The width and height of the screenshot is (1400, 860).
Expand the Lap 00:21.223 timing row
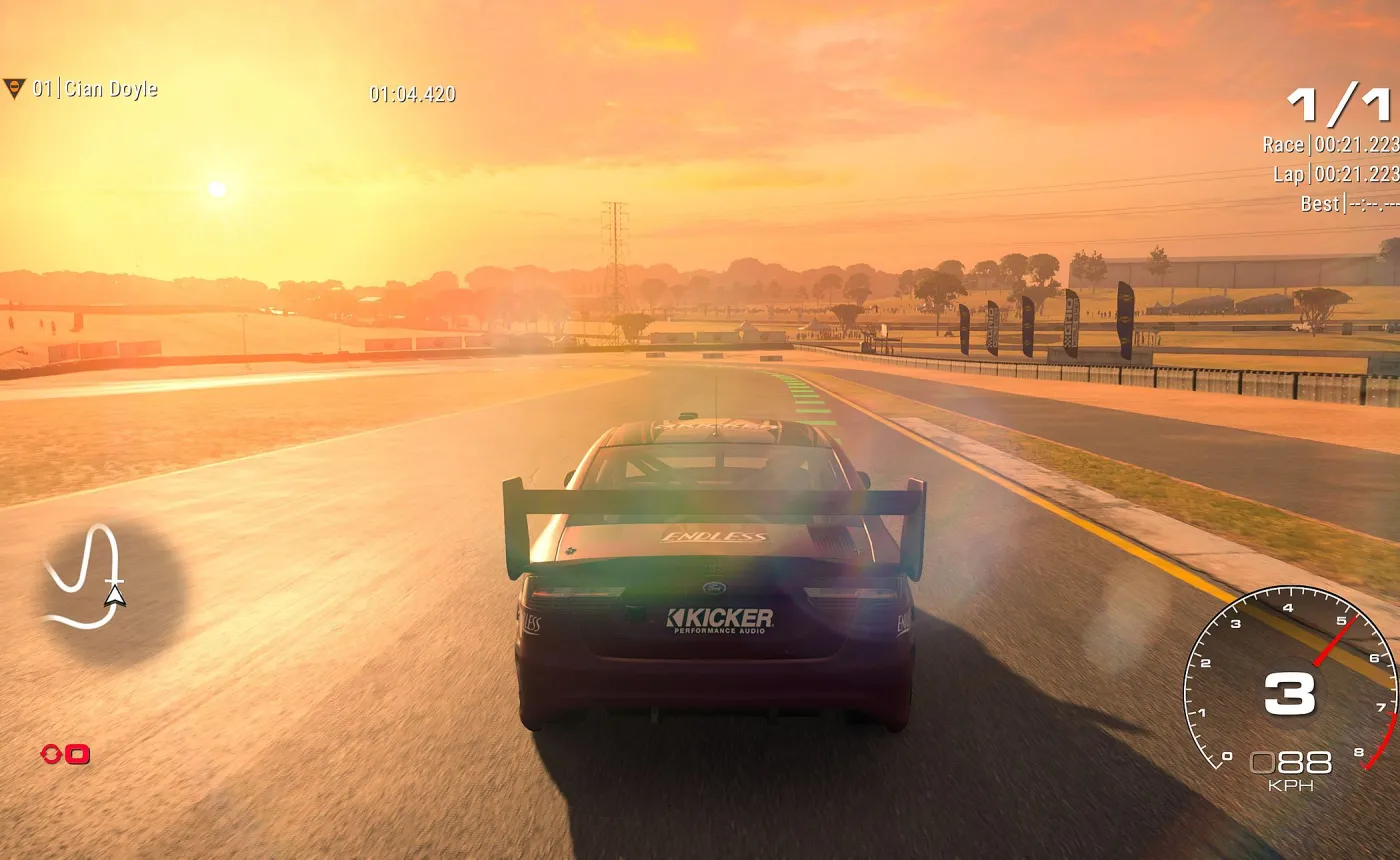1335,174
